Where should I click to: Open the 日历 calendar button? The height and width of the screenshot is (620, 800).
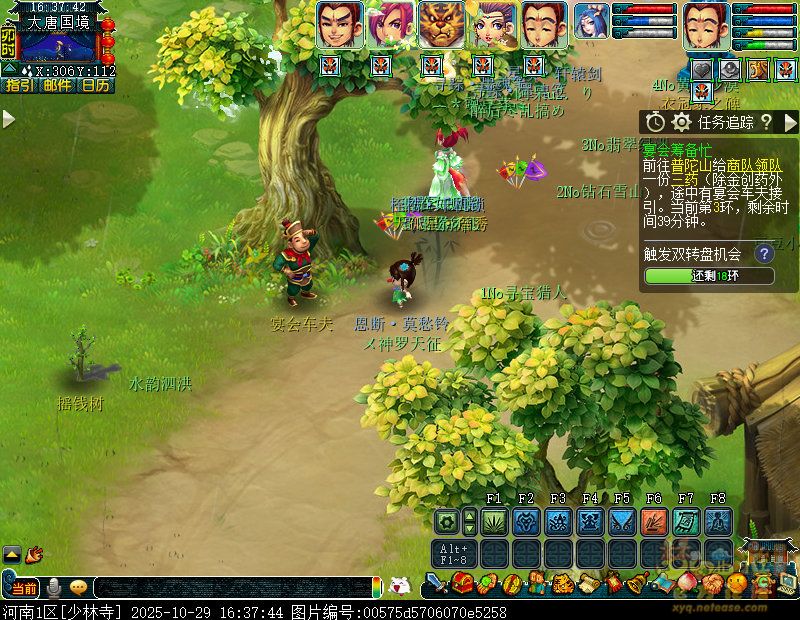(x=96, y=86)
